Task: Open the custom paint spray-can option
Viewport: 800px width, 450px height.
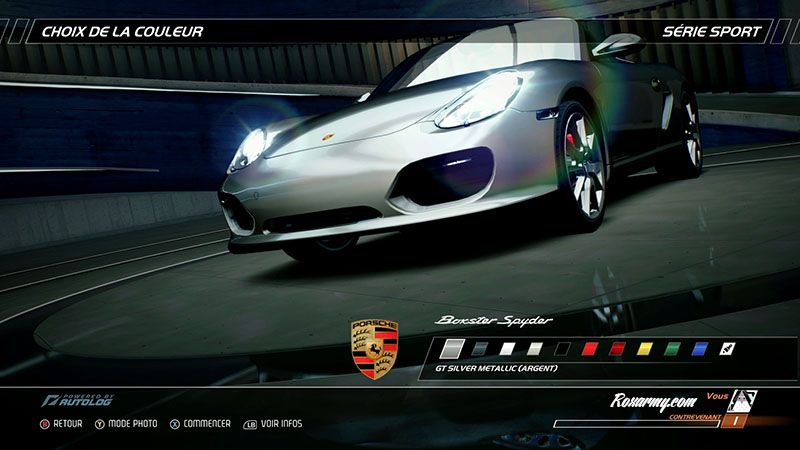Action: (727, 349)
